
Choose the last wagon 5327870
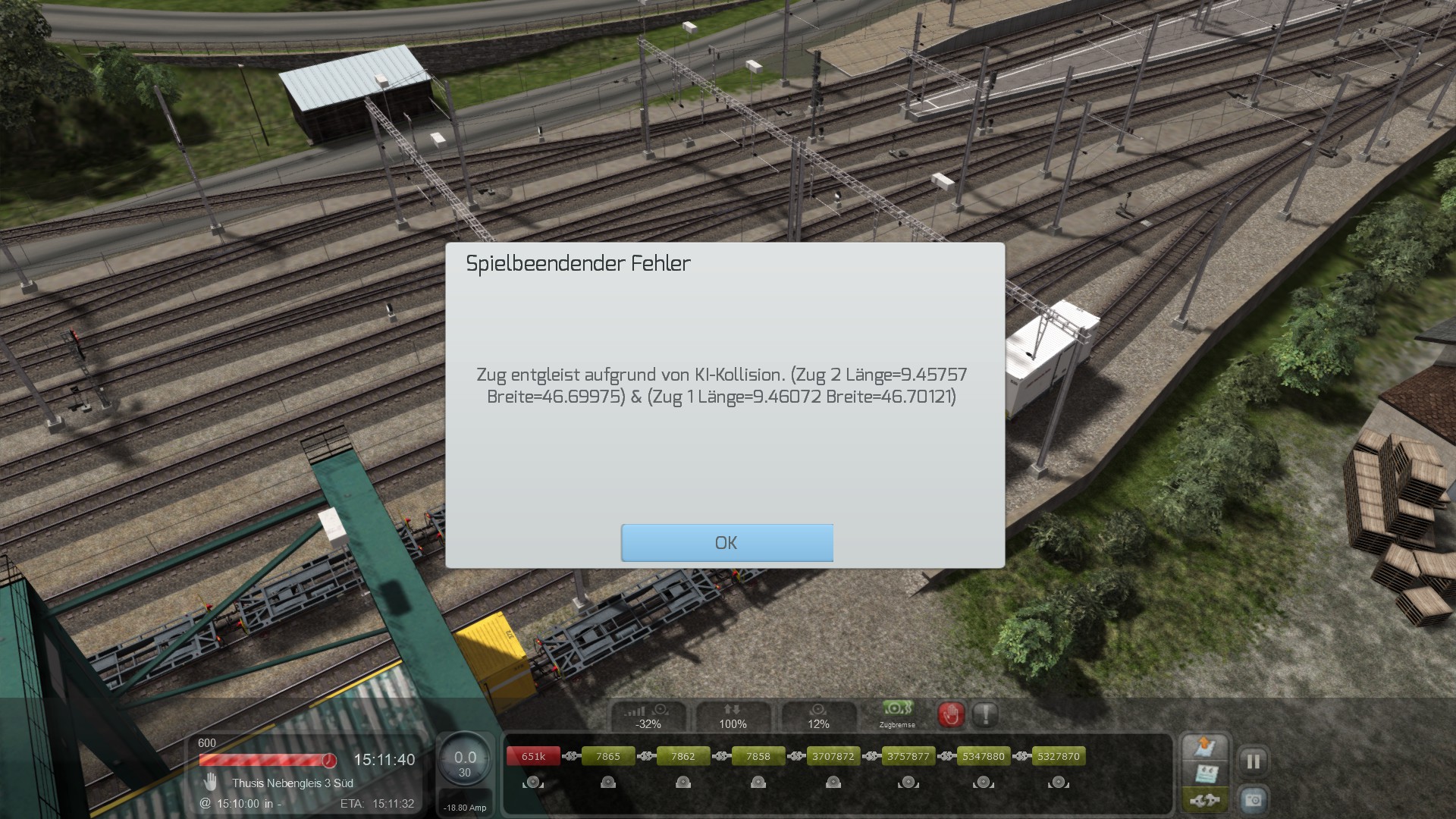1058,756
